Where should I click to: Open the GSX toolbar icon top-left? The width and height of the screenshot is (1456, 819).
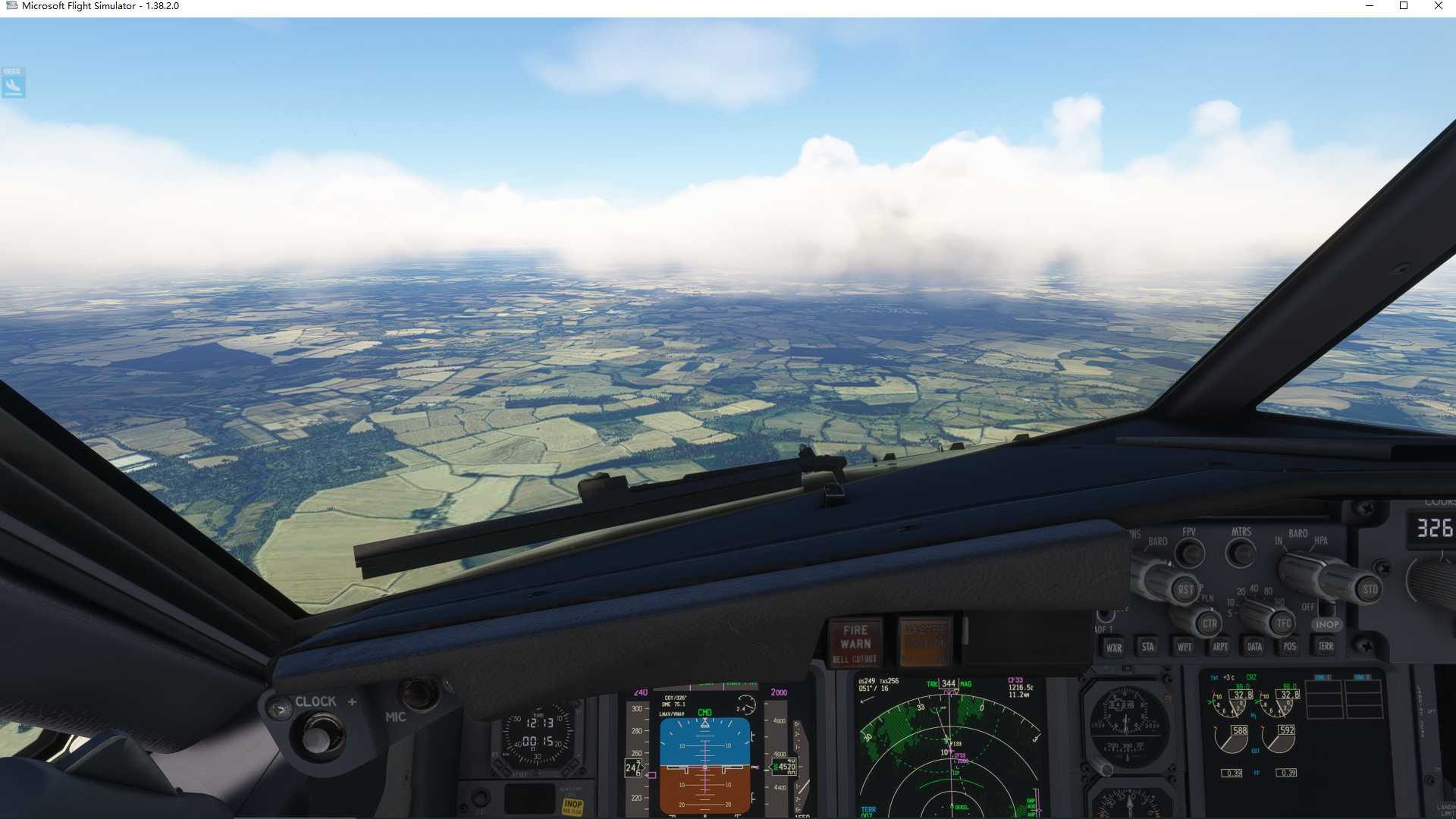(13, 83)
